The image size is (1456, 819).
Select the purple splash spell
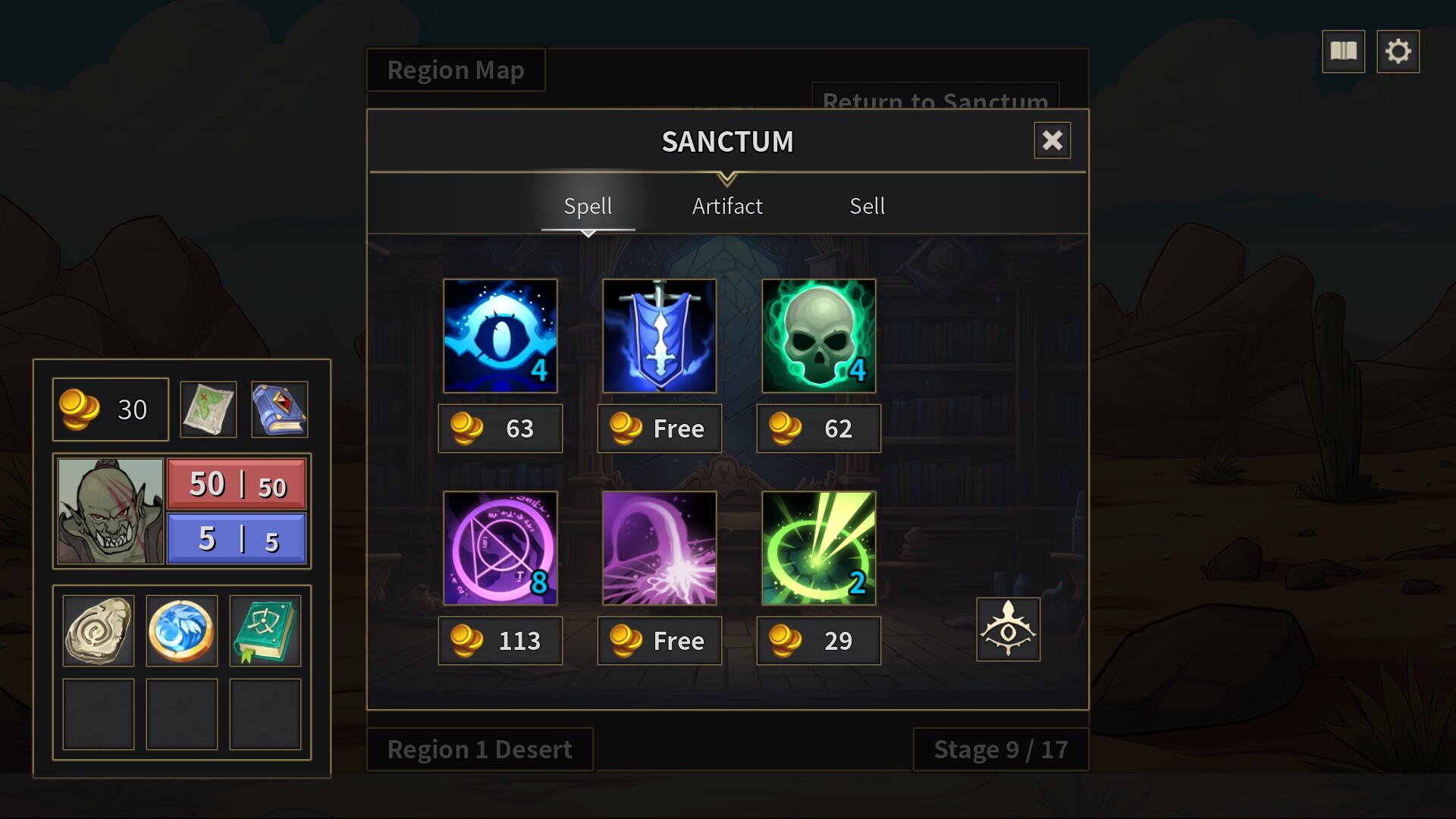[x=659, y=548]
